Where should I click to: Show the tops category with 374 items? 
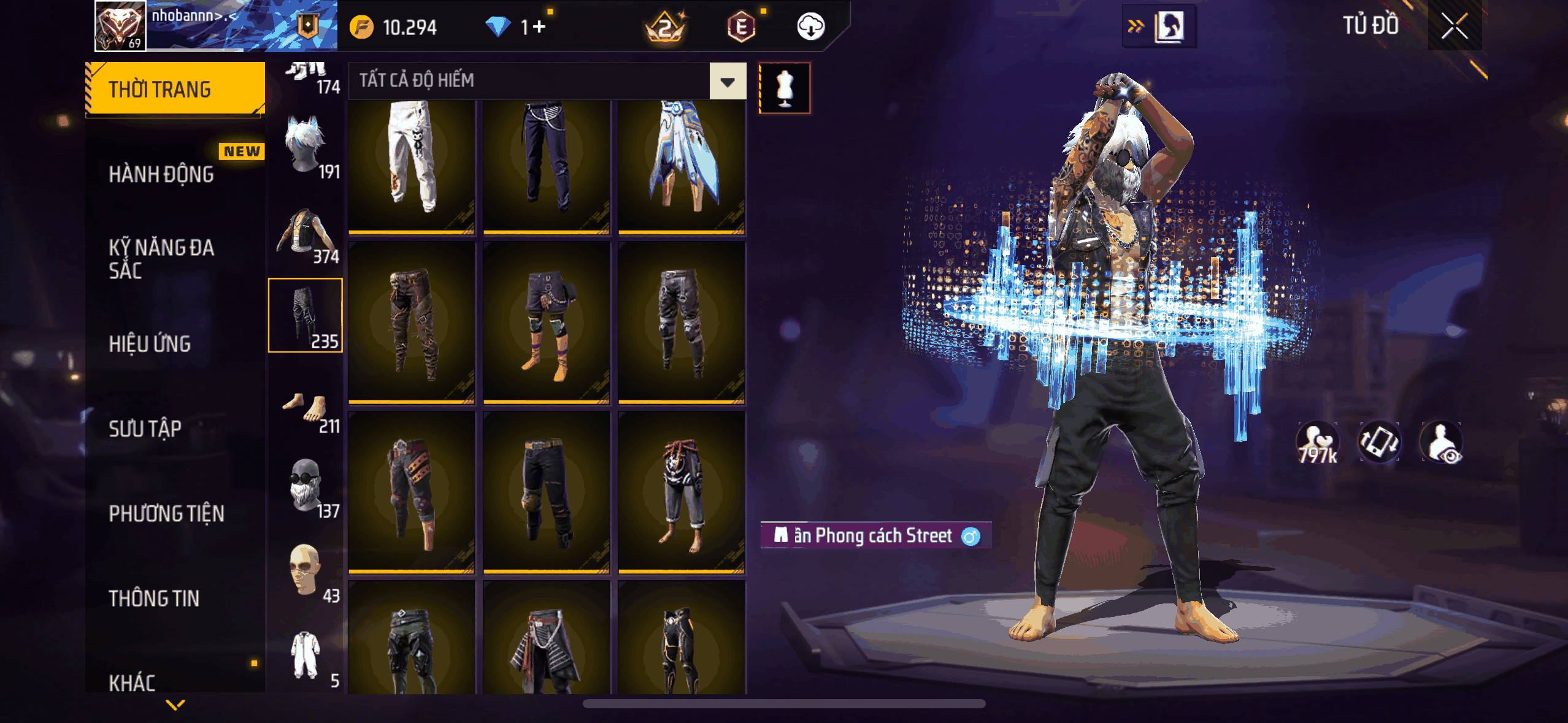(x=306, y=232)
